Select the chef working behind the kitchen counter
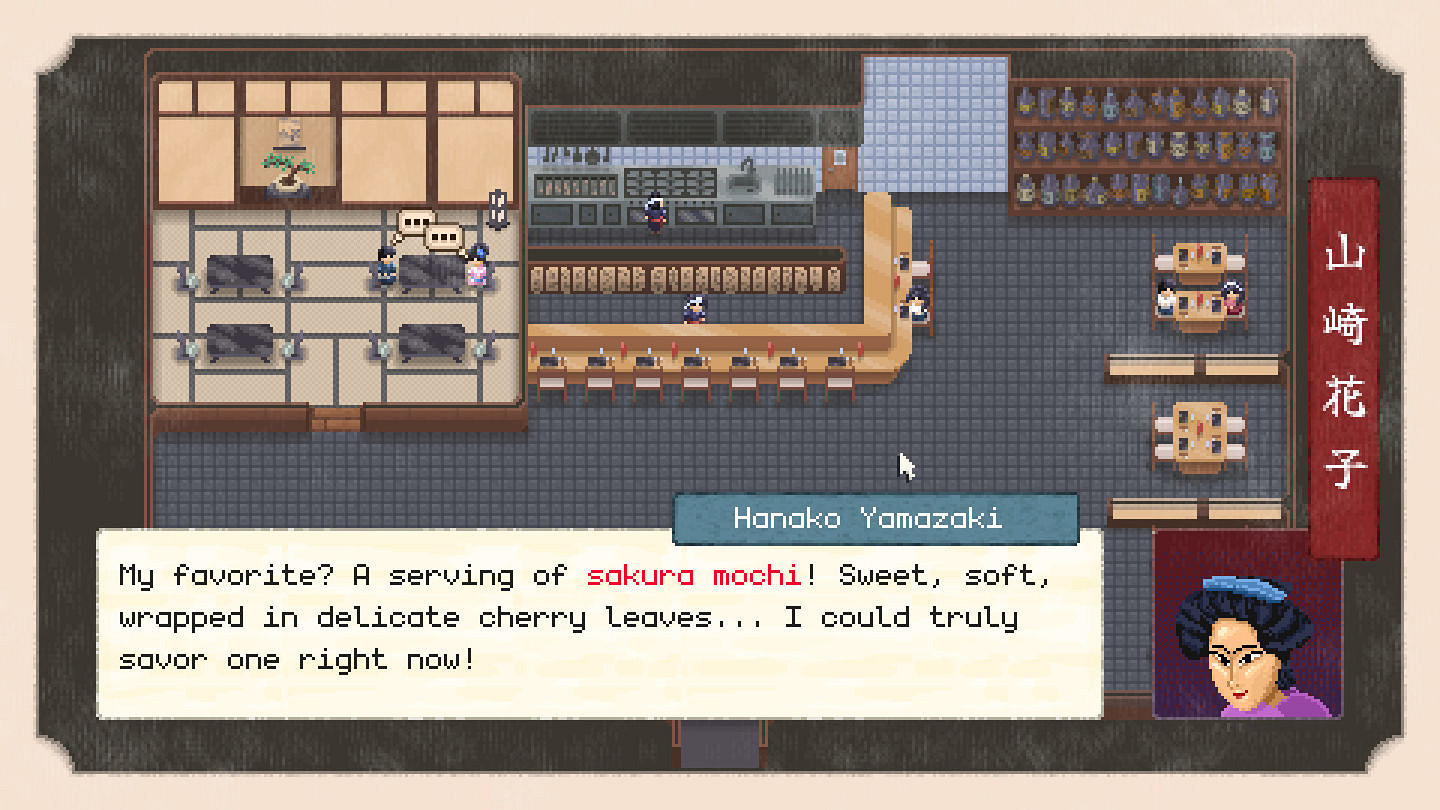The width and height of the screenshot is (1440, 810). [x=655, y=212]
